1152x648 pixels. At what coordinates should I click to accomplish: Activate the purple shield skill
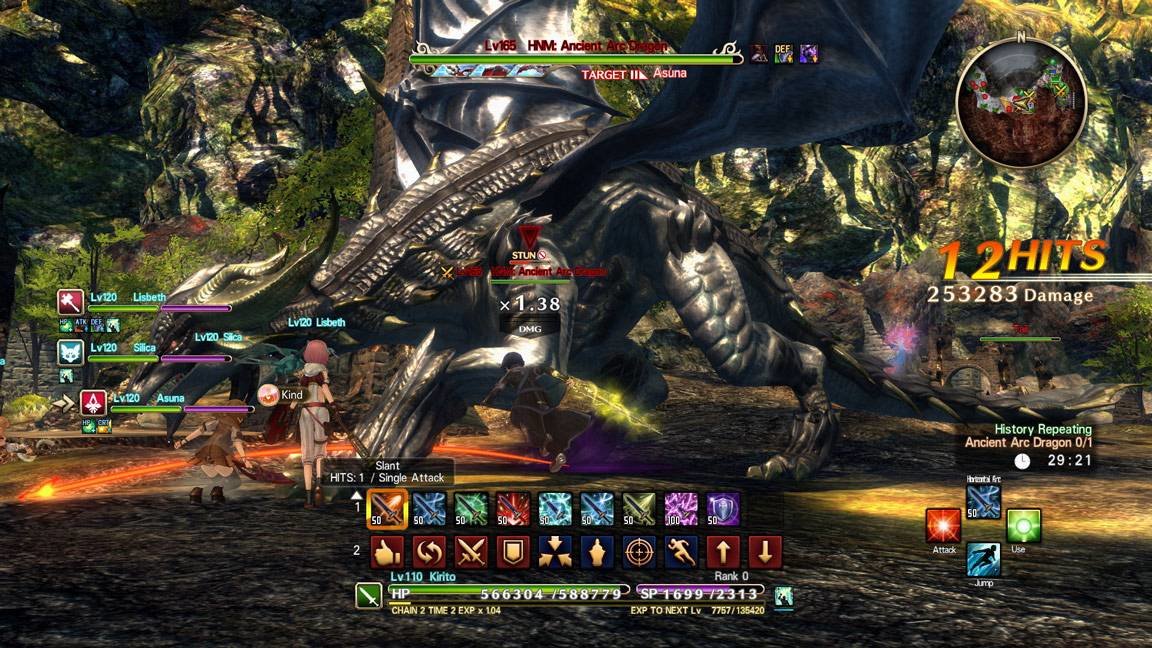click(723, 509)
